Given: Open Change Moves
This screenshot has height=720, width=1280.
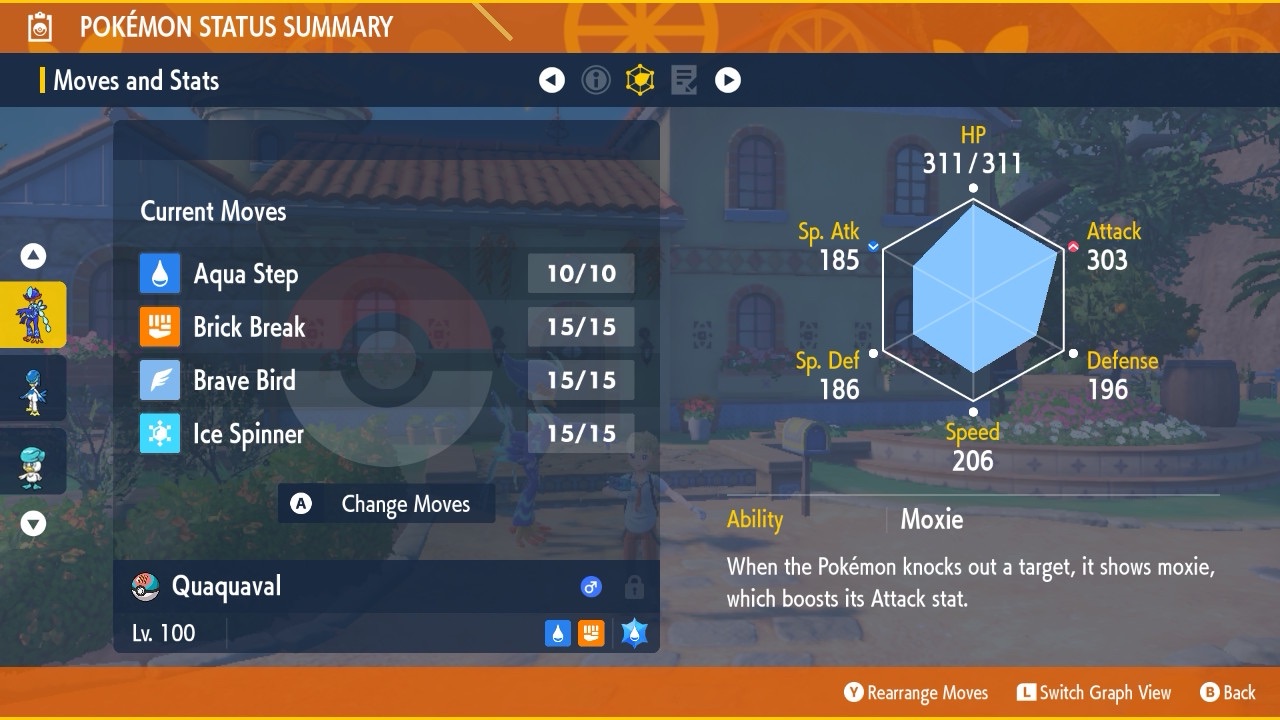Looking at the screenshot, I should tap(386, 504).
